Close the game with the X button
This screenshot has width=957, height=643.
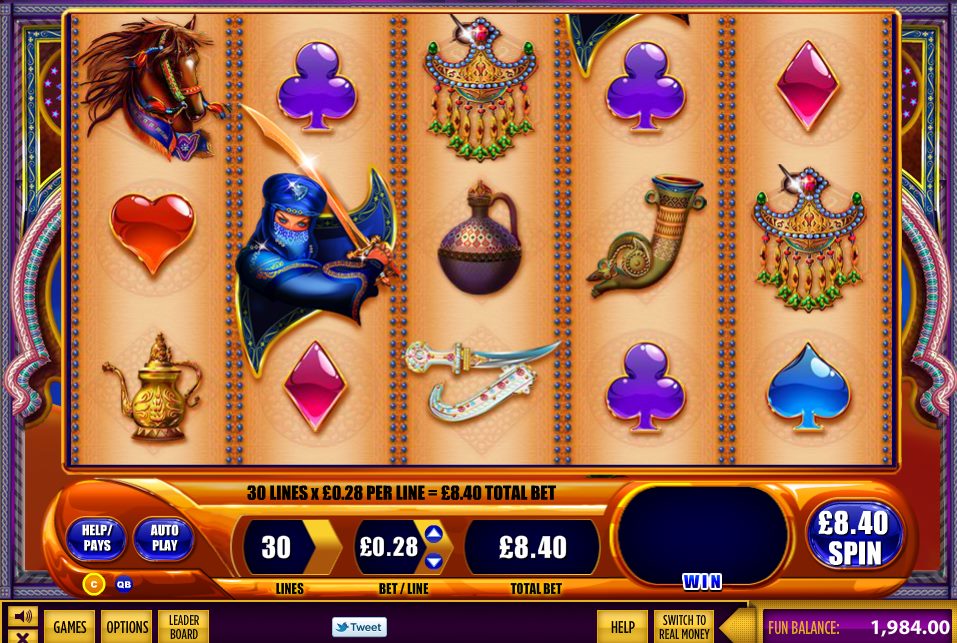(x=22, y=636)
